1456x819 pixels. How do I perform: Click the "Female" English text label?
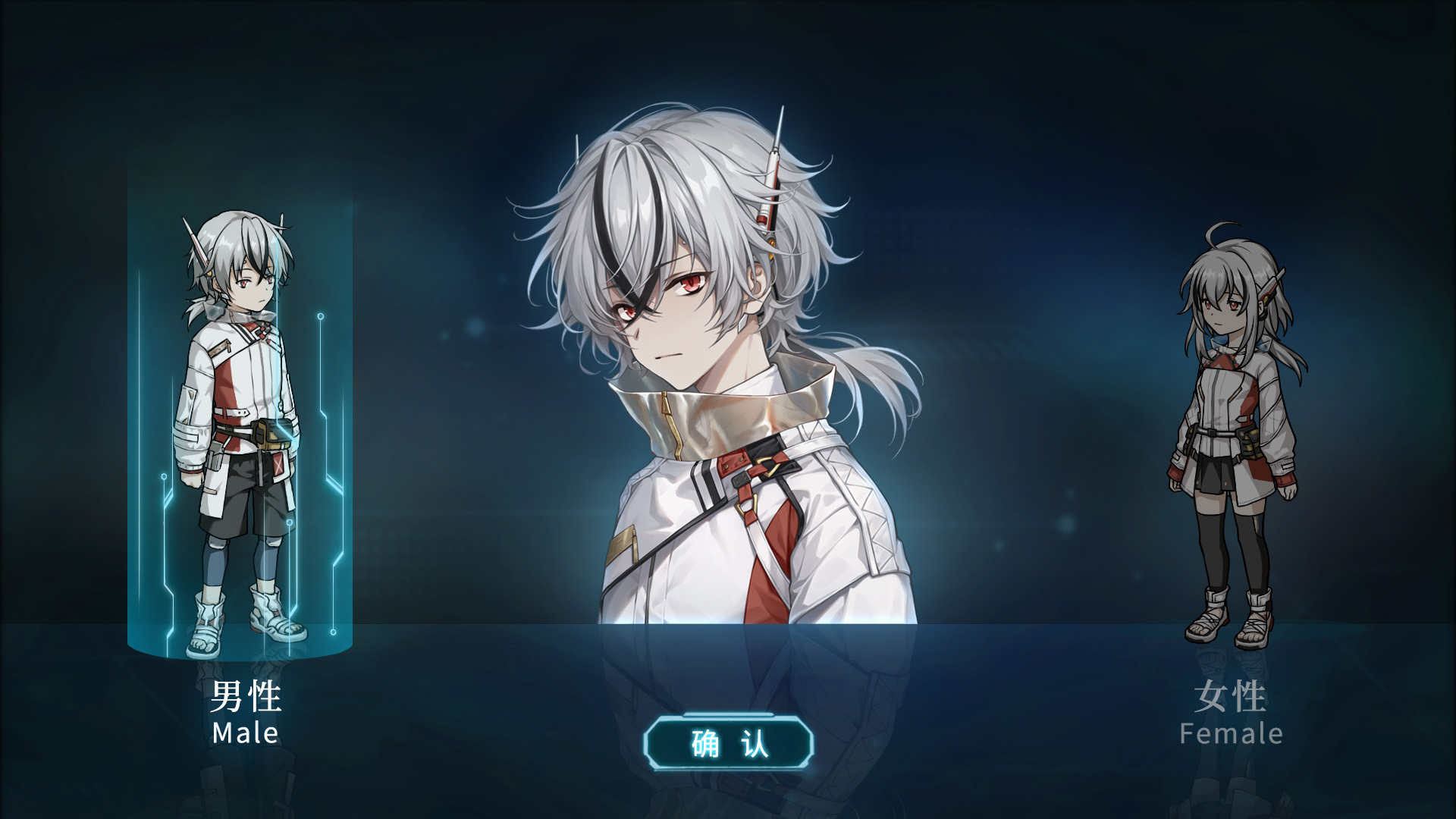[x=1232, y=733]
